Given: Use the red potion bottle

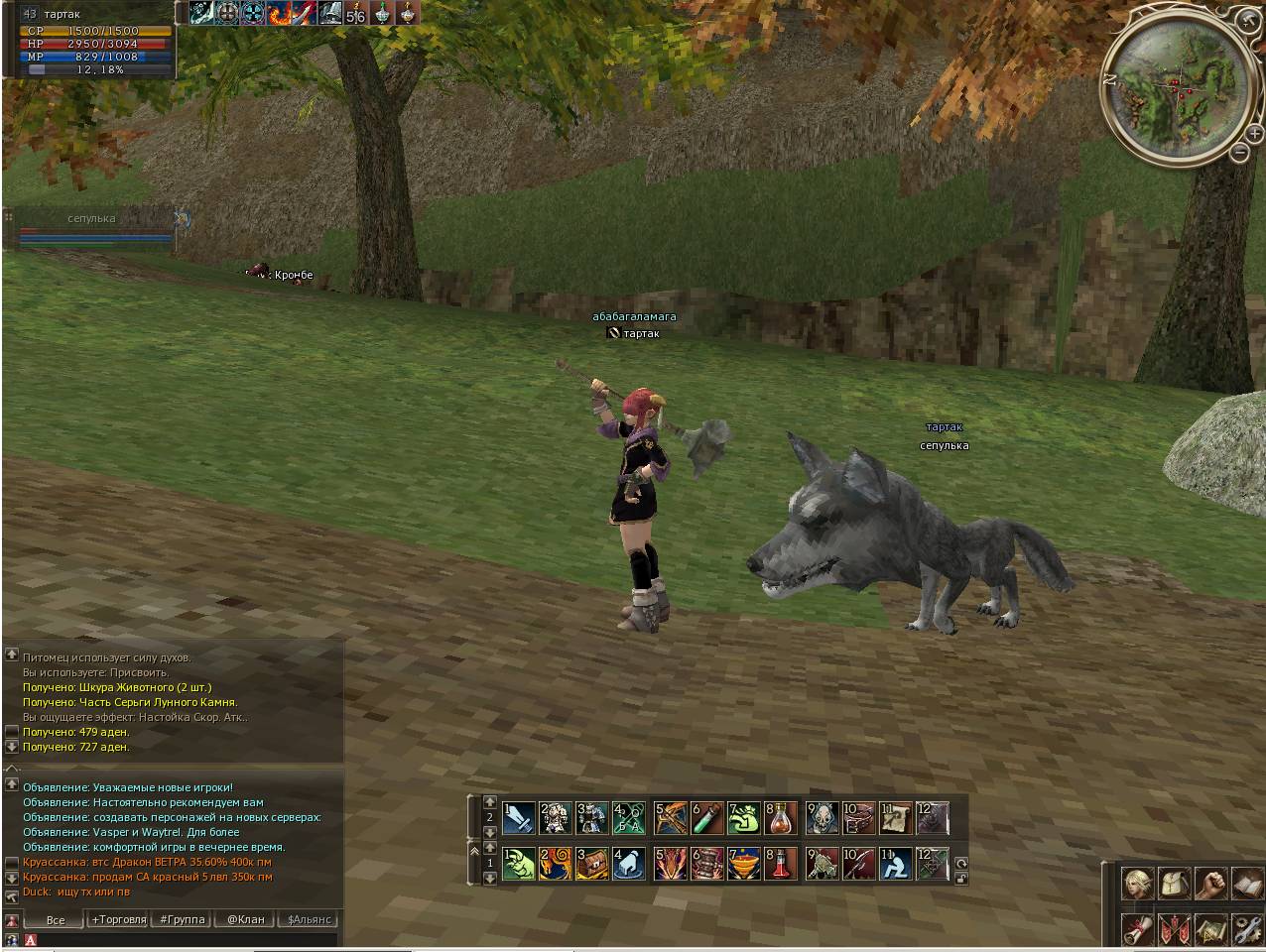Looking at the screenshot, I should click(782, 863).
